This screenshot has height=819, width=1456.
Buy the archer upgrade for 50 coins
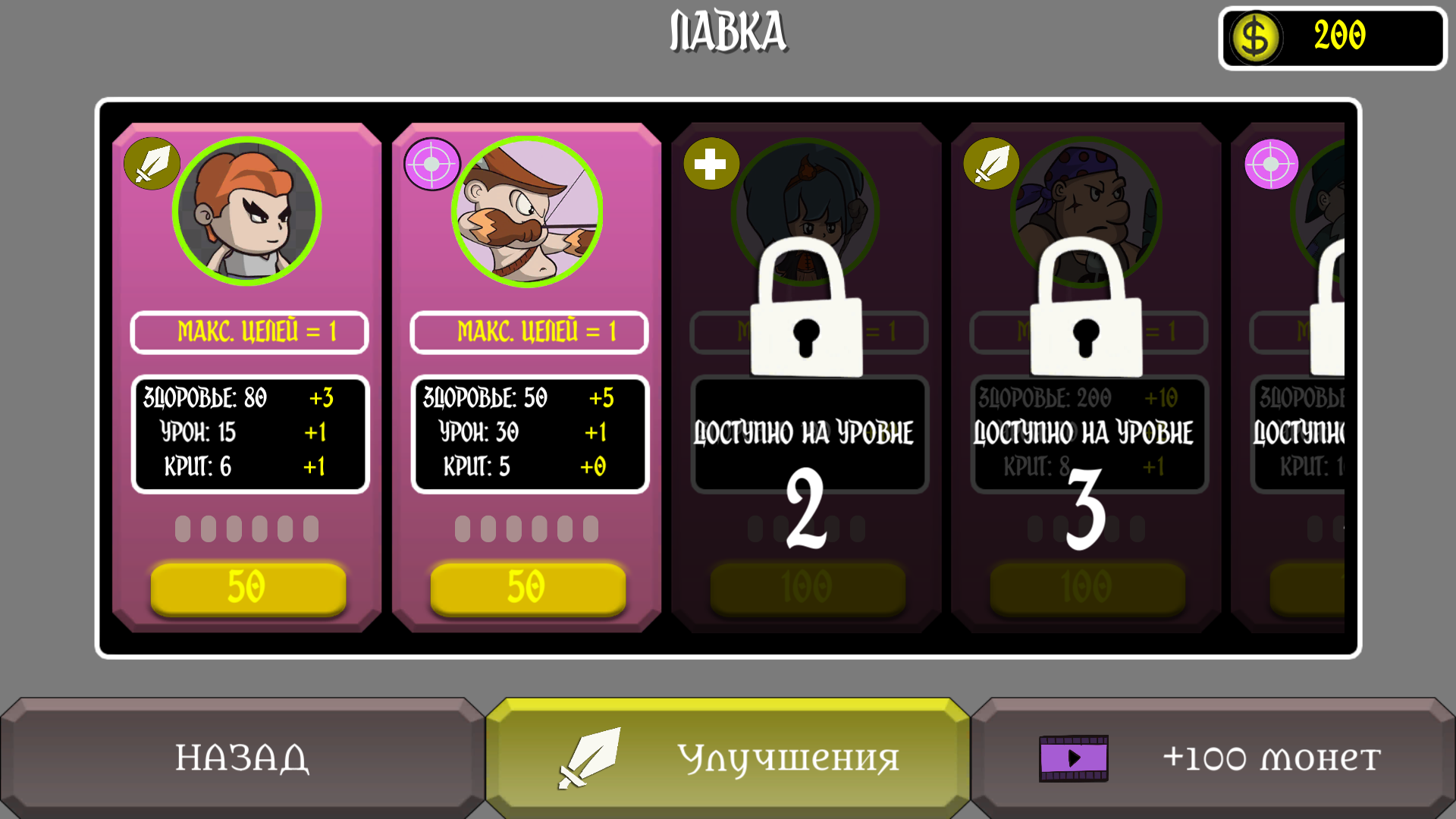[527, 586]
